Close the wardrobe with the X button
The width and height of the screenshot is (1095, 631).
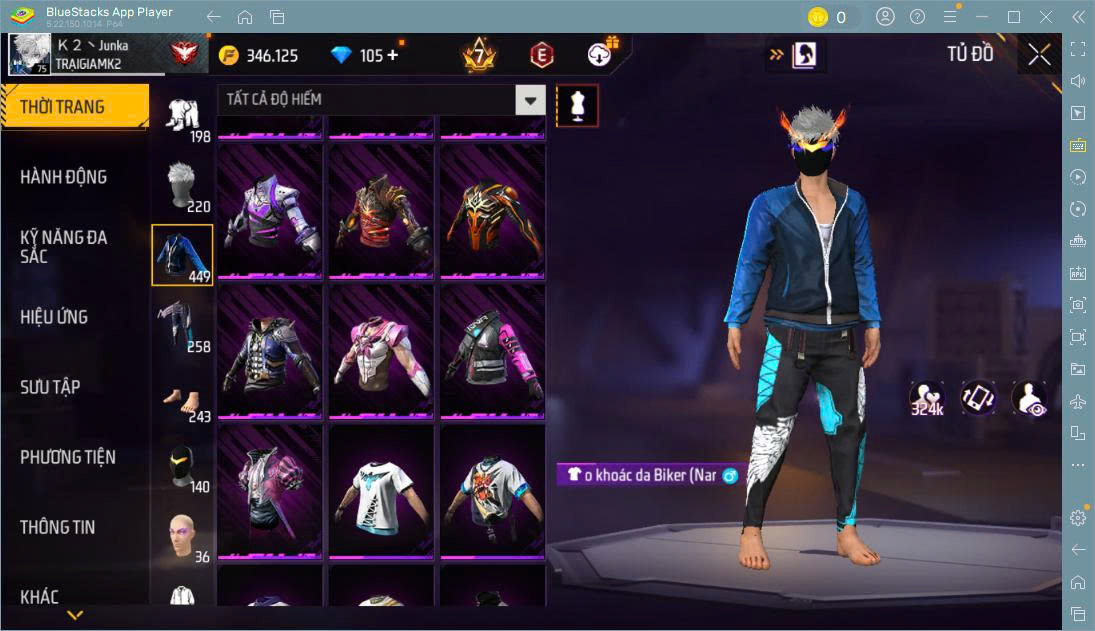[x=1039, y=54]
